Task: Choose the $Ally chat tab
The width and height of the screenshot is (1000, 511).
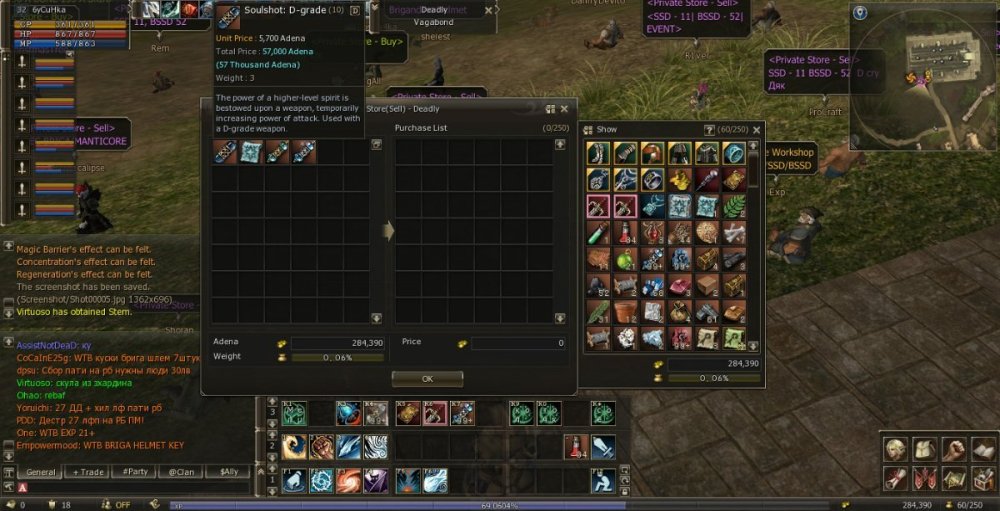Action: coord(227,472)
